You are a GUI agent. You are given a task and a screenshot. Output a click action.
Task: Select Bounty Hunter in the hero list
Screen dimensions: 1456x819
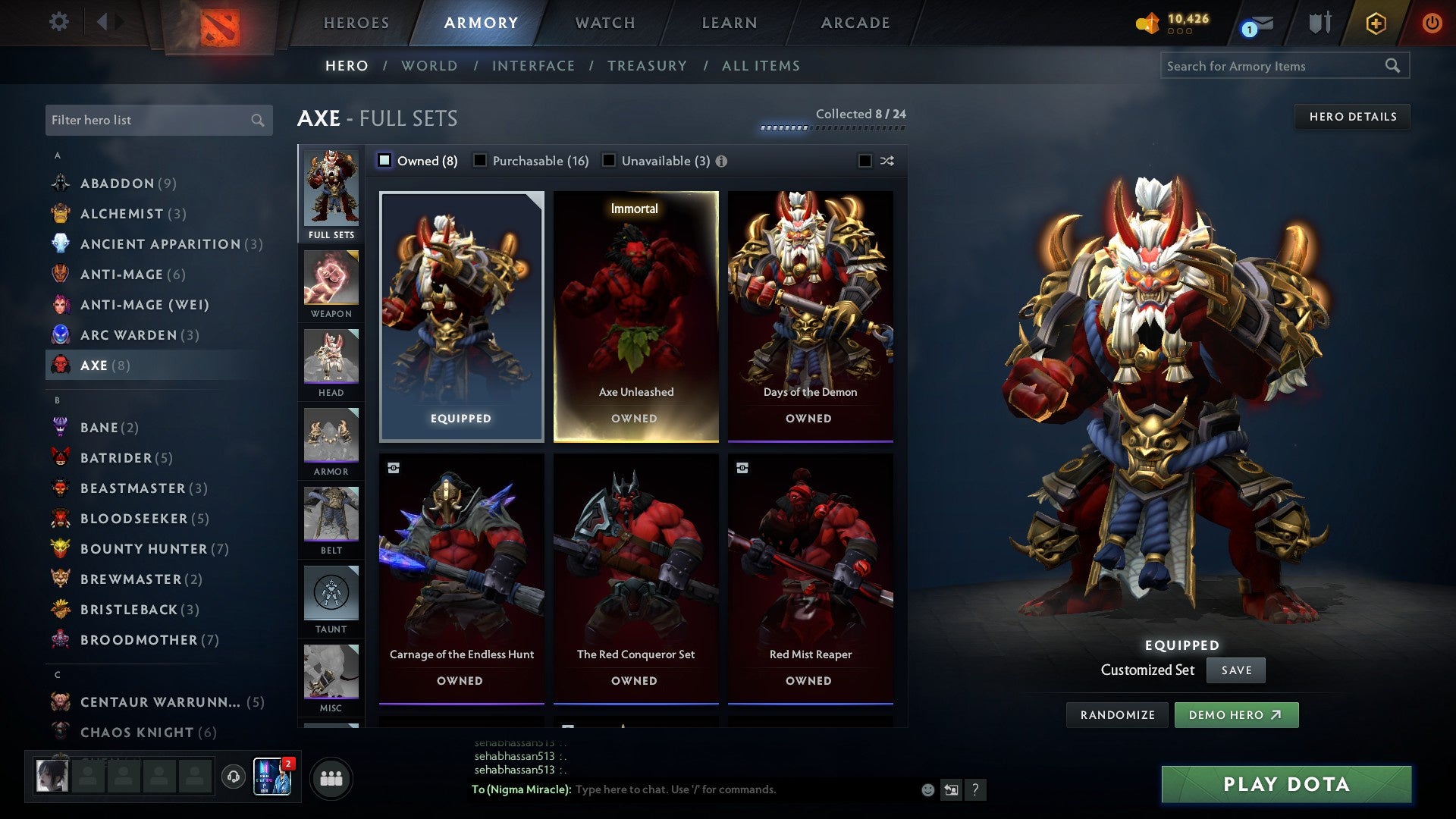point(143,549)
